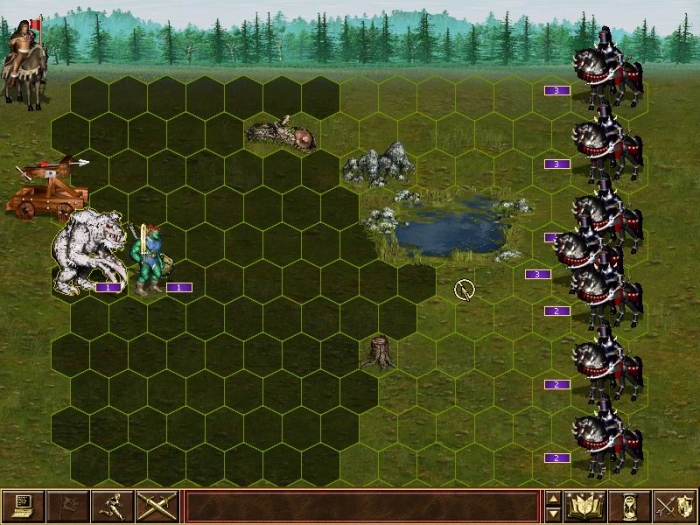Image resolution: width=700 pixels, height=525 pixels.
Task: Open the combat system options
Action: pyautogui.click(x=22, y=507)
